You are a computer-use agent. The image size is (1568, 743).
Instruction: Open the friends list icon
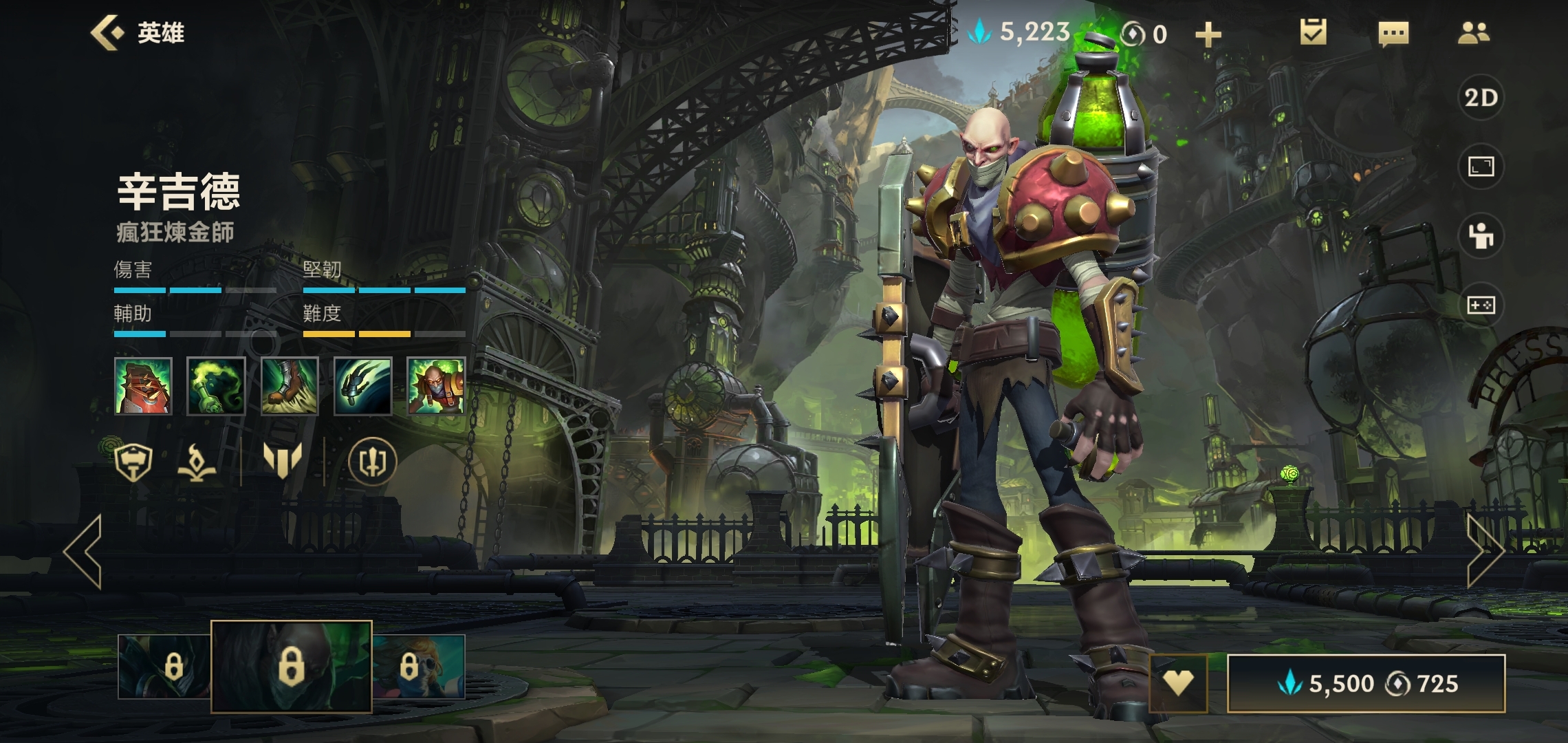click(x=1473, y=33)
